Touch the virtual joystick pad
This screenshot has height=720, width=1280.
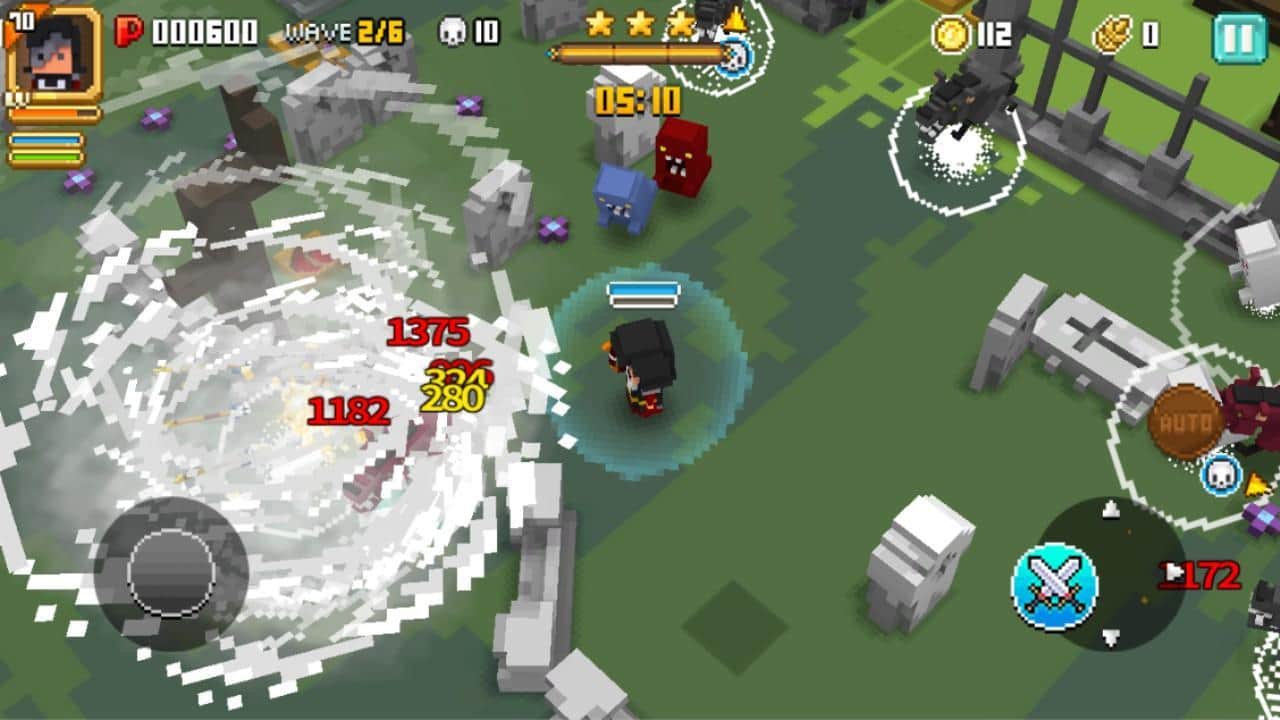[x=171, y=573]
